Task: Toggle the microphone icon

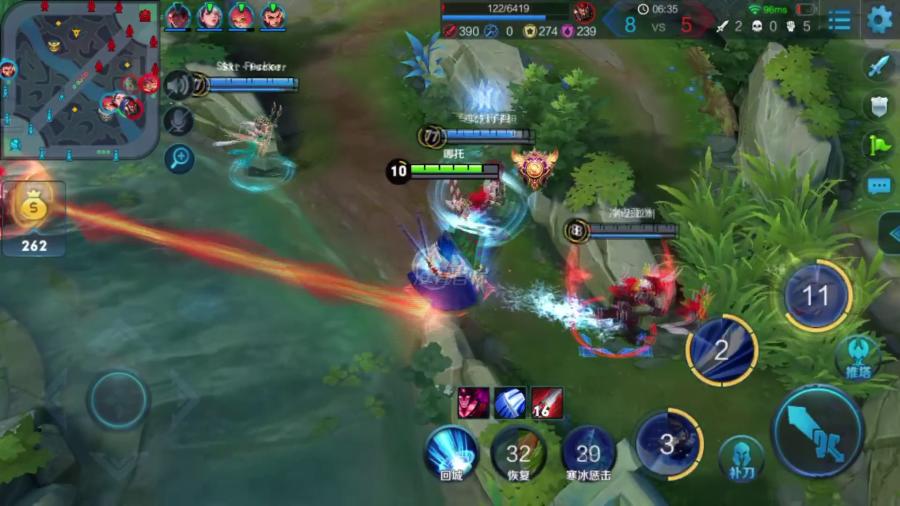Action: point(178,121)
